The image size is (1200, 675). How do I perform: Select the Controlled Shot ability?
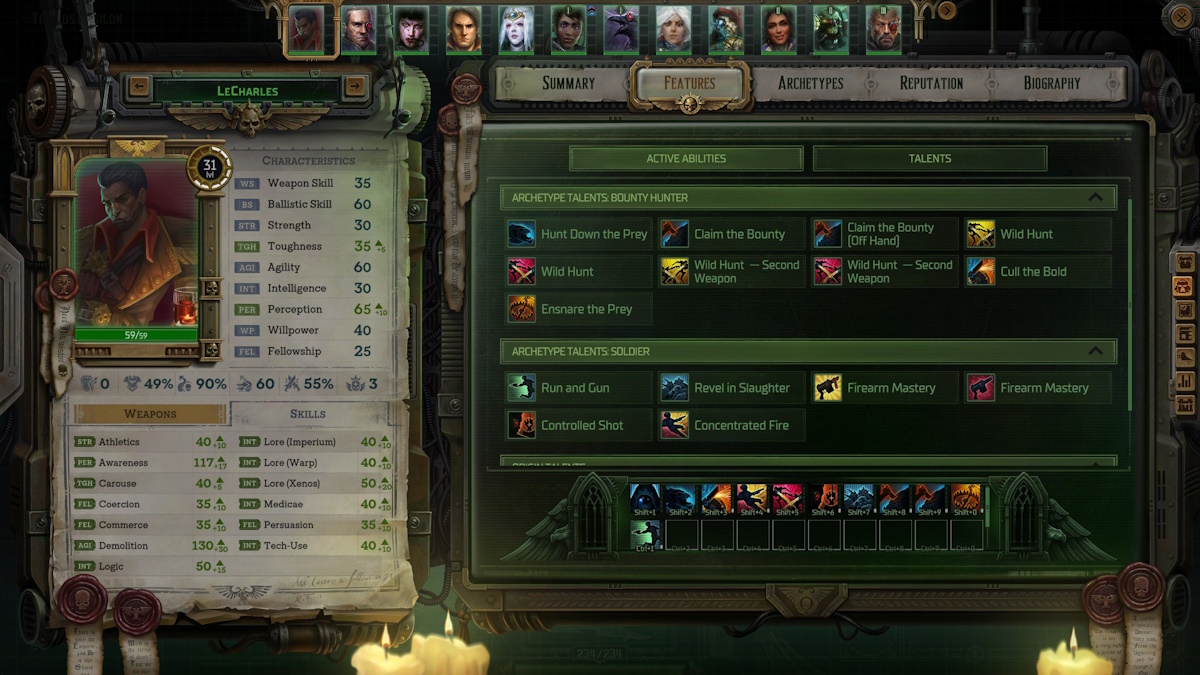point(579,426)
